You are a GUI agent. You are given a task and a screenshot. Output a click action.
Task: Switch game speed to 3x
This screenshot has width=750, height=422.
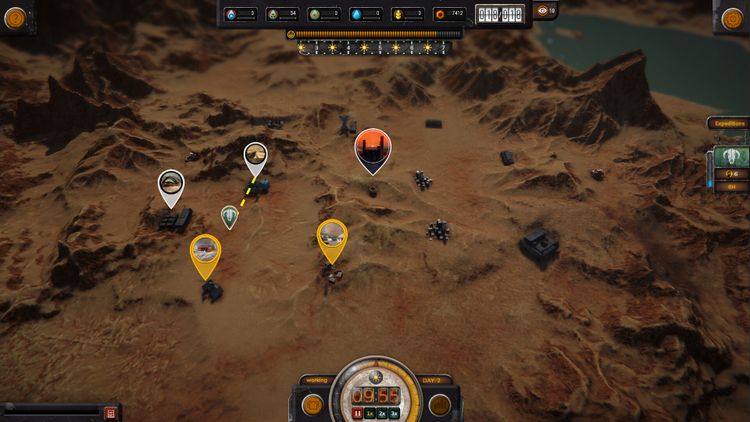click(x=394, y=412)
